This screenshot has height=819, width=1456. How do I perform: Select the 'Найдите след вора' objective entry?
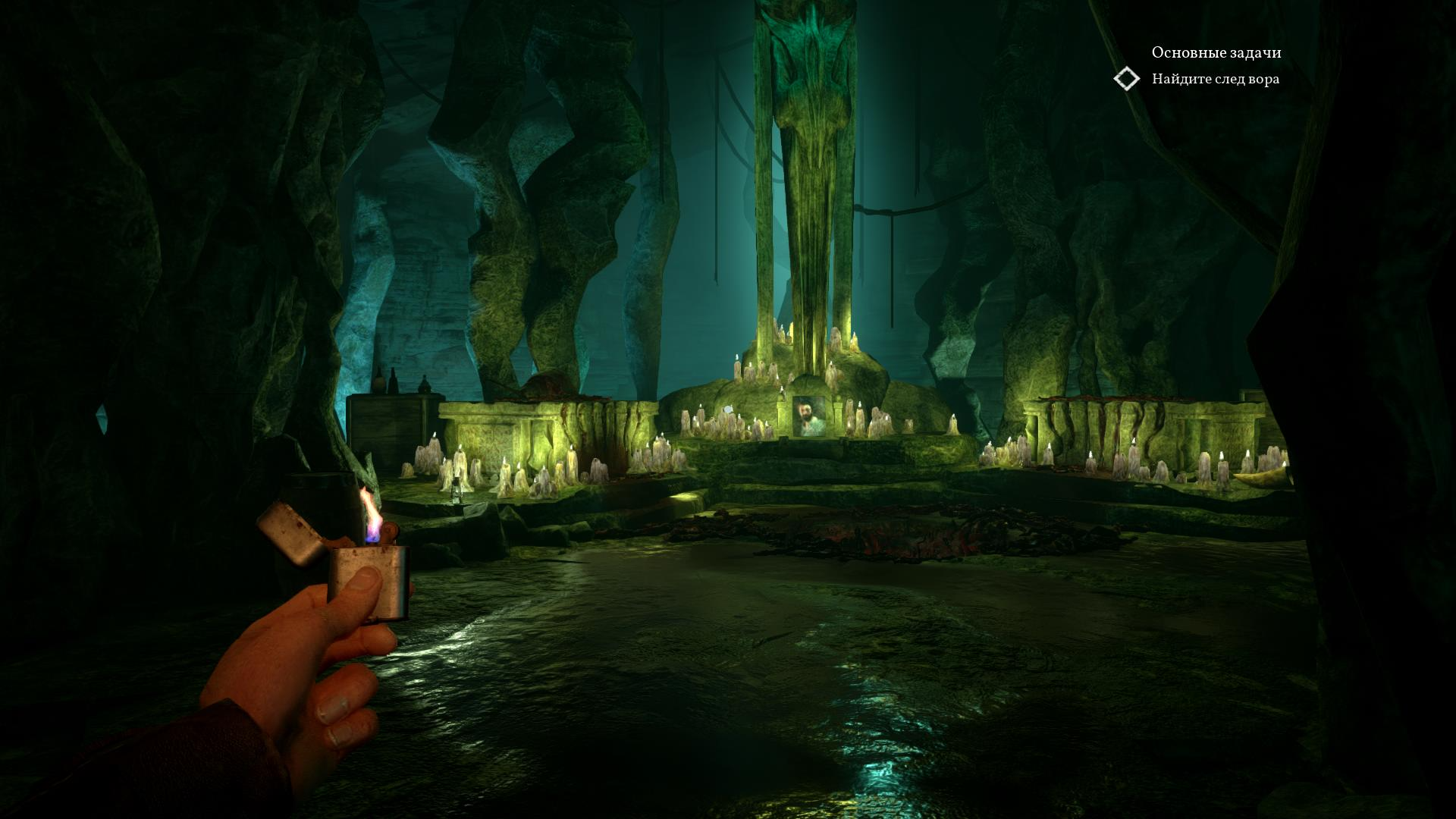click(x=1215, y=79)
